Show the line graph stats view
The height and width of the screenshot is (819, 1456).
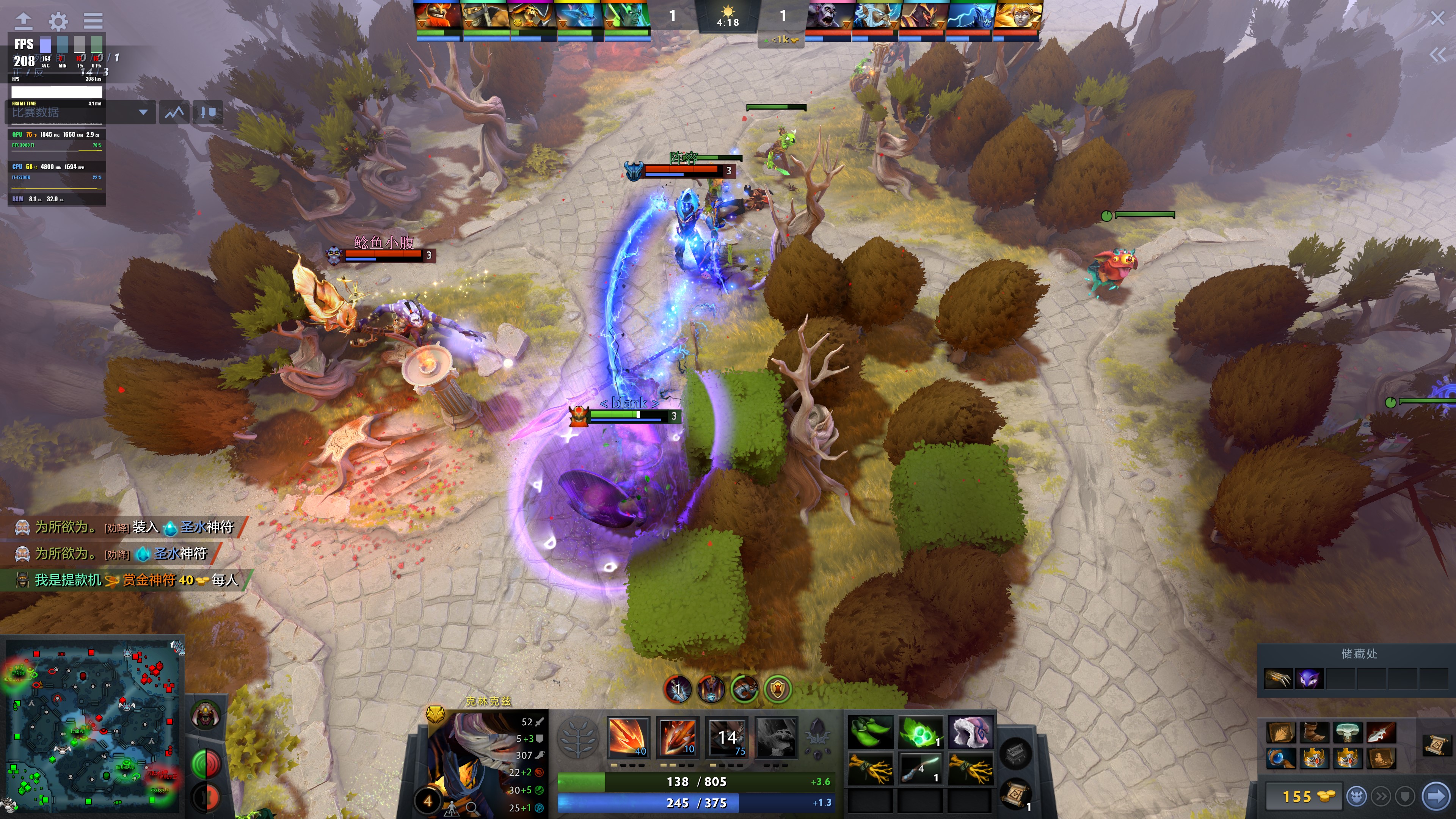175,112
